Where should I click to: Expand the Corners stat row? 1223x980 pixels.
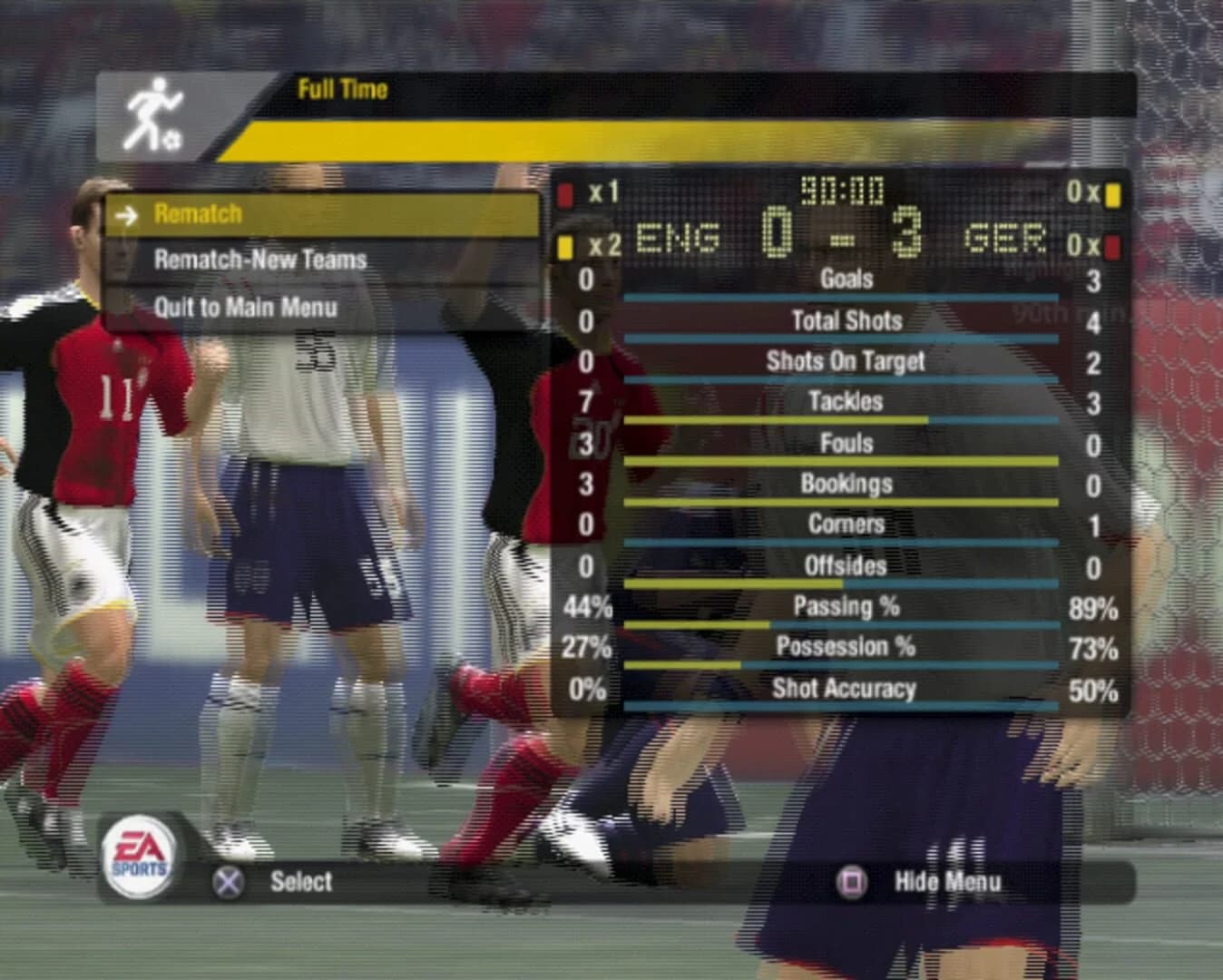tap(843, 524)
